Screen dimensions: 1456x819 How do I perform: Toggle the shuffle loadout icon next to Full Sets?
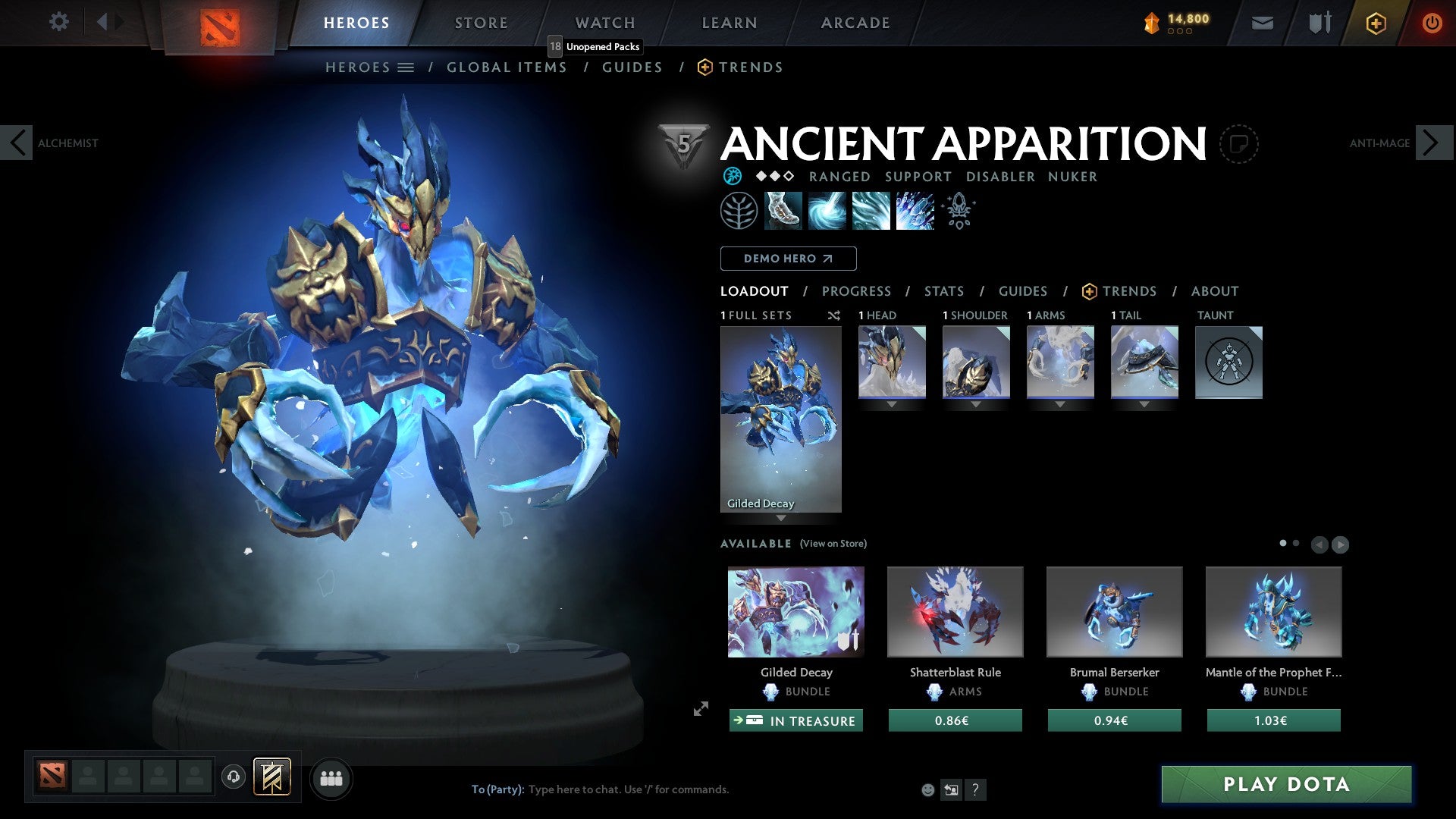(x=834, y=315)
